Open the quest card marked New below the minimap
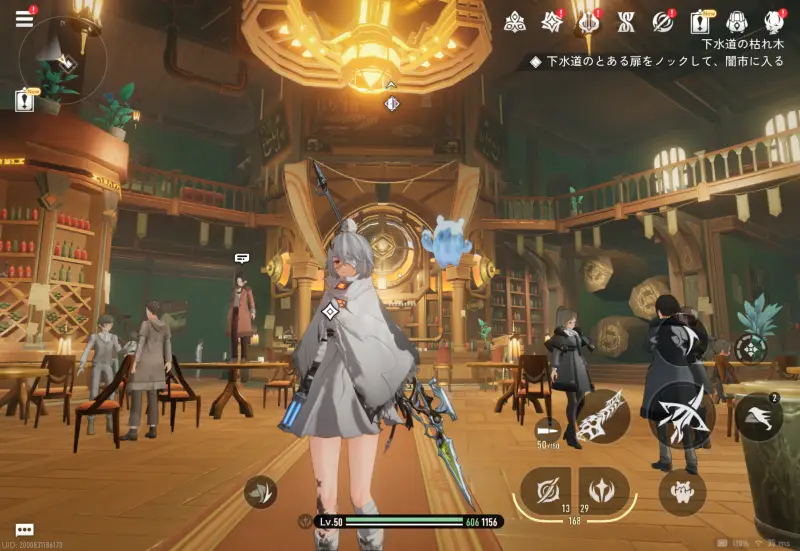800x551 pixels. (24, 100)
